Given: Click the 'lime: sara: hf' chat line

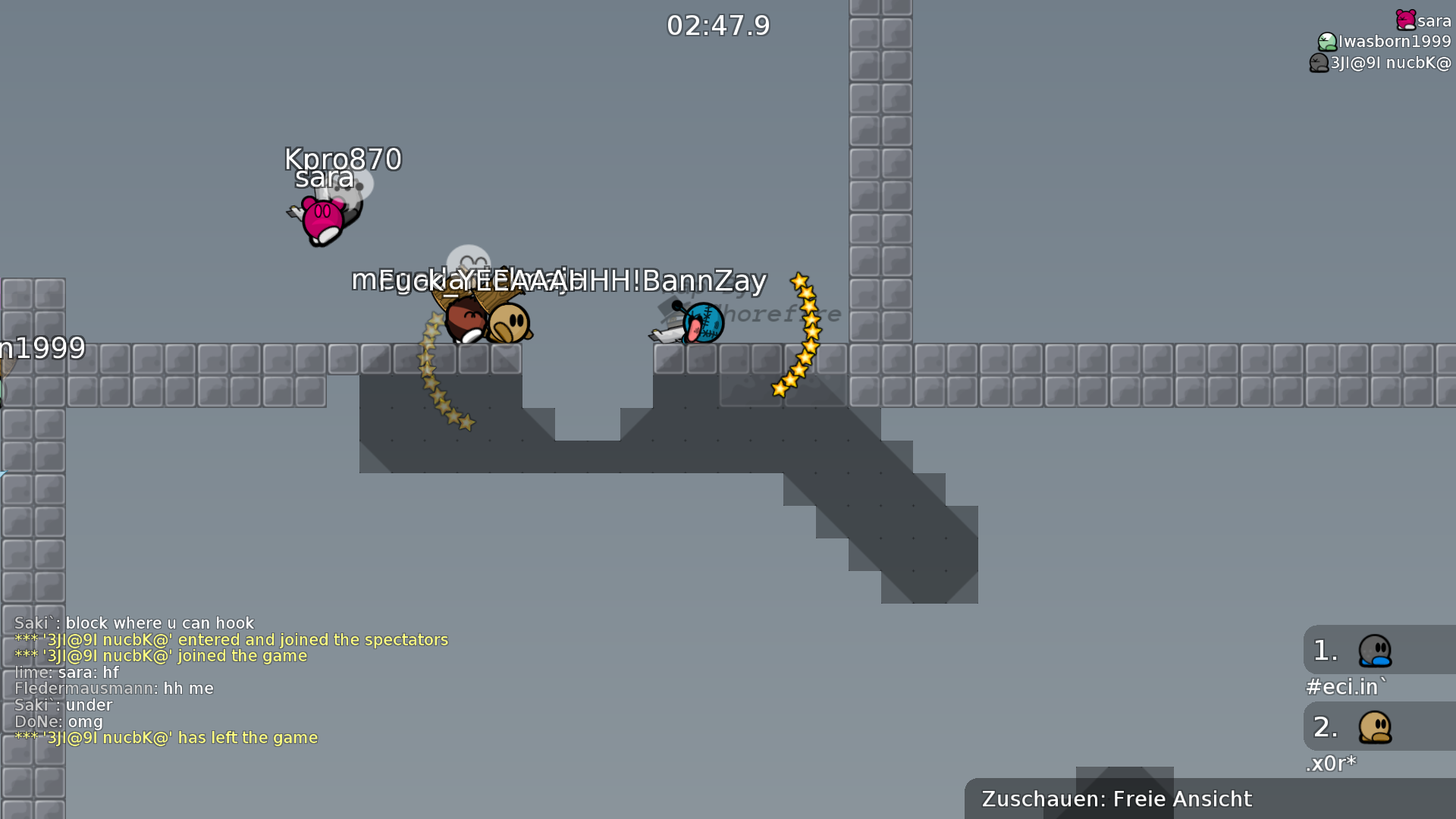Looking at the screenshot, I should [66, 672].
